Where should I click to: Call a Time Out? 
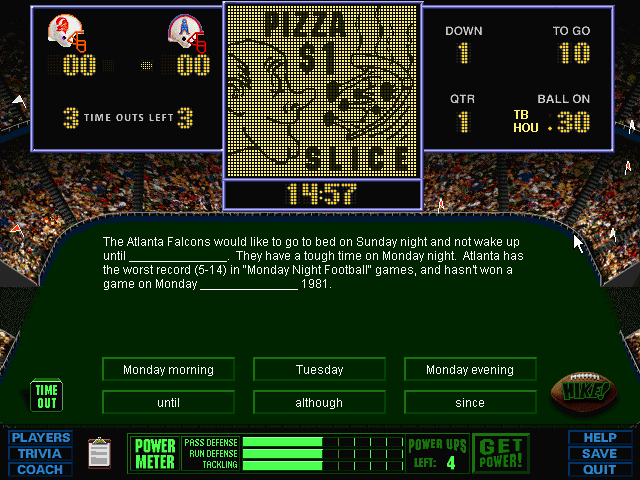(x=46, y=396)
